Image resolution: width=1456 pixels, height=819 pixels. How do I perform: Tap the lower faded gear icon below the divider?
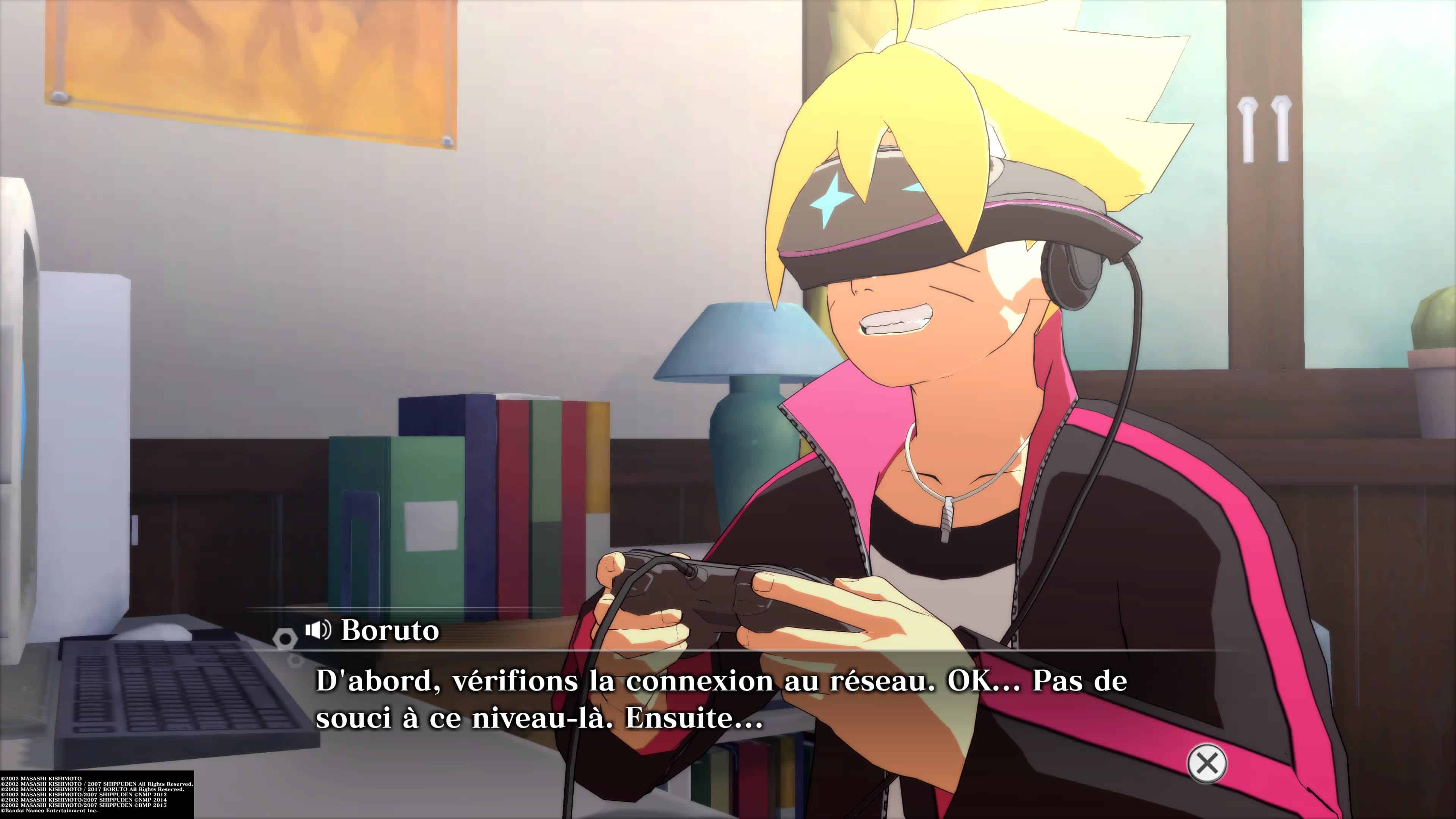(x=295, y=661)
